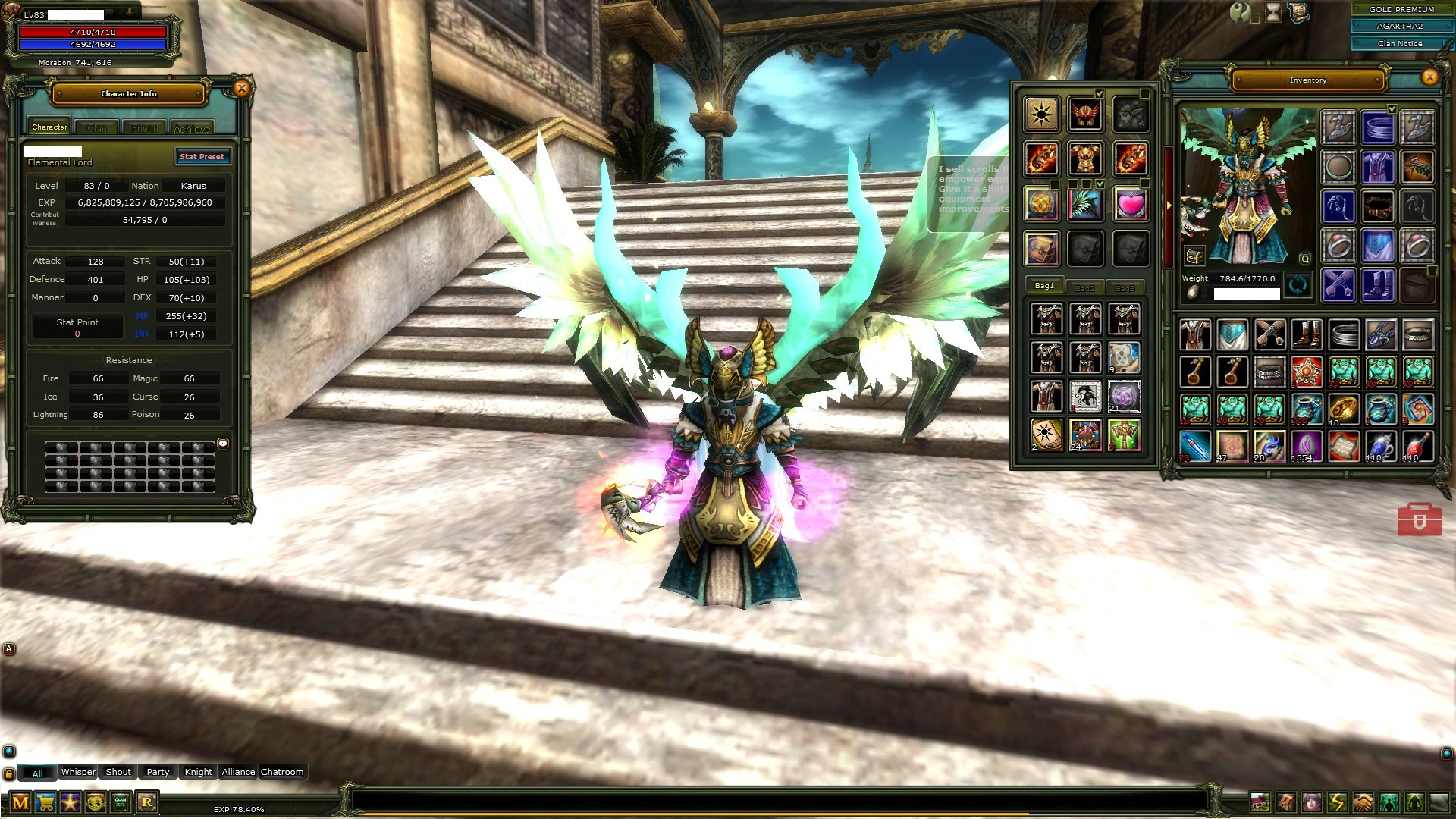
Task: Close the Character Info window
Action: pos(241,89)
